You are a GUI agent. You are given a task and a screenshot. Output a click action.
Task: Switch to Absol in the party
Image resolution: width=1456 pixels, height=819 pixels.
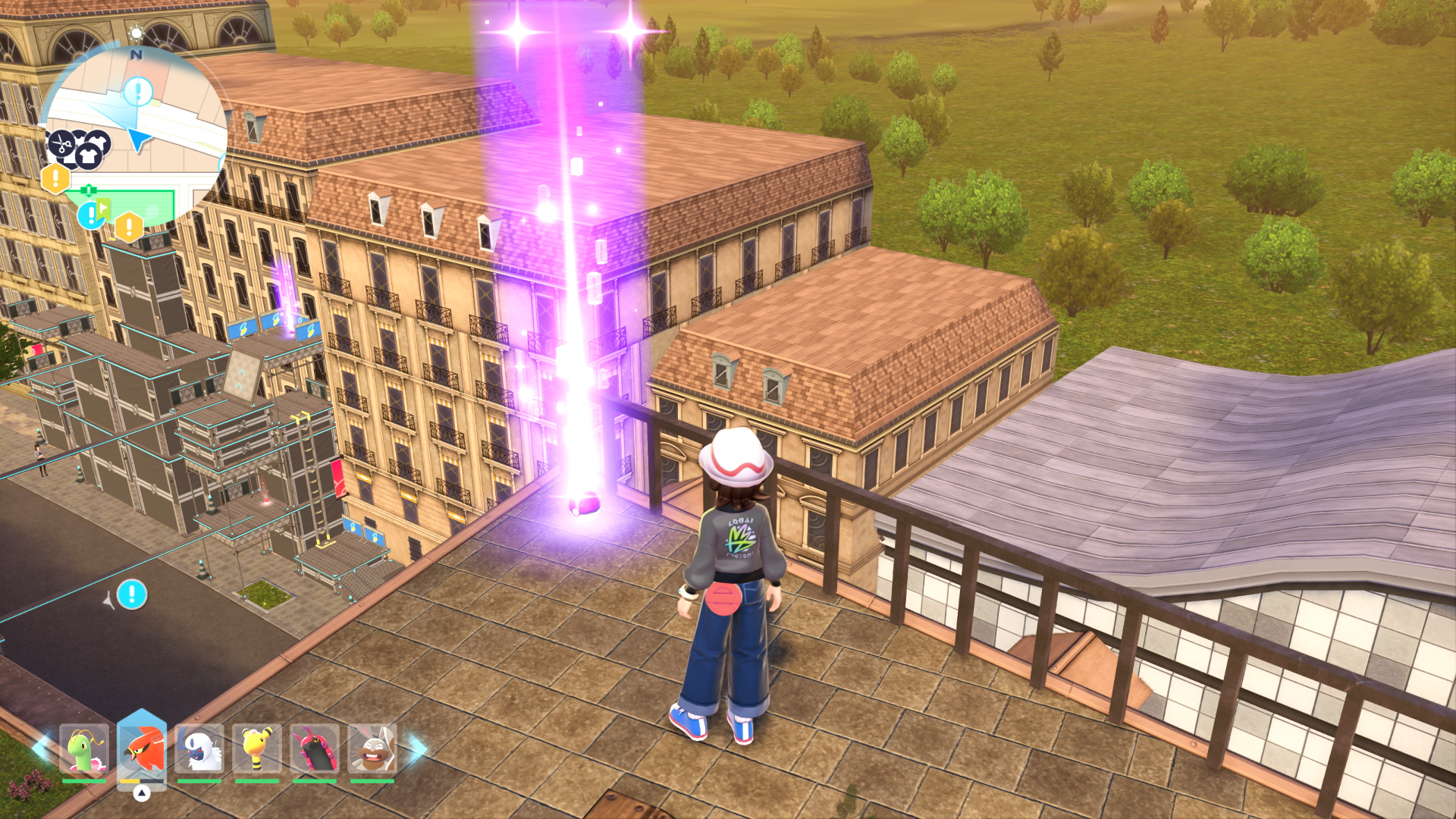click(199, 749)
